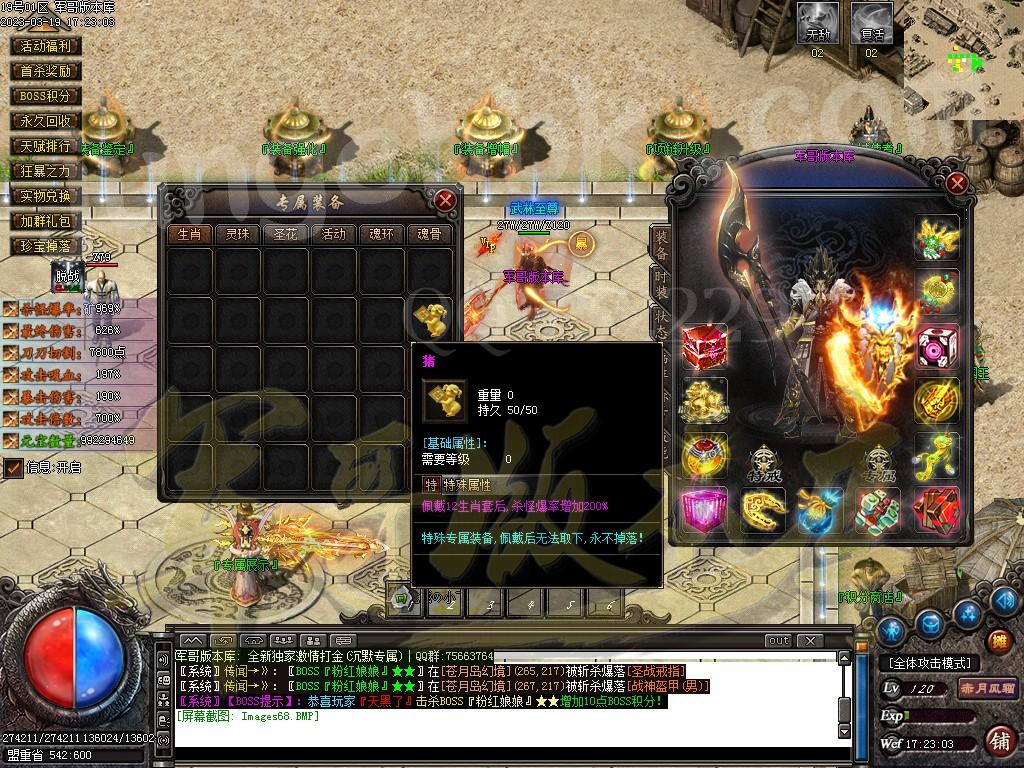Click the 摊 stall button
Image resolution: width=1024 pixels, height=768 pixels.
[997, 640]
